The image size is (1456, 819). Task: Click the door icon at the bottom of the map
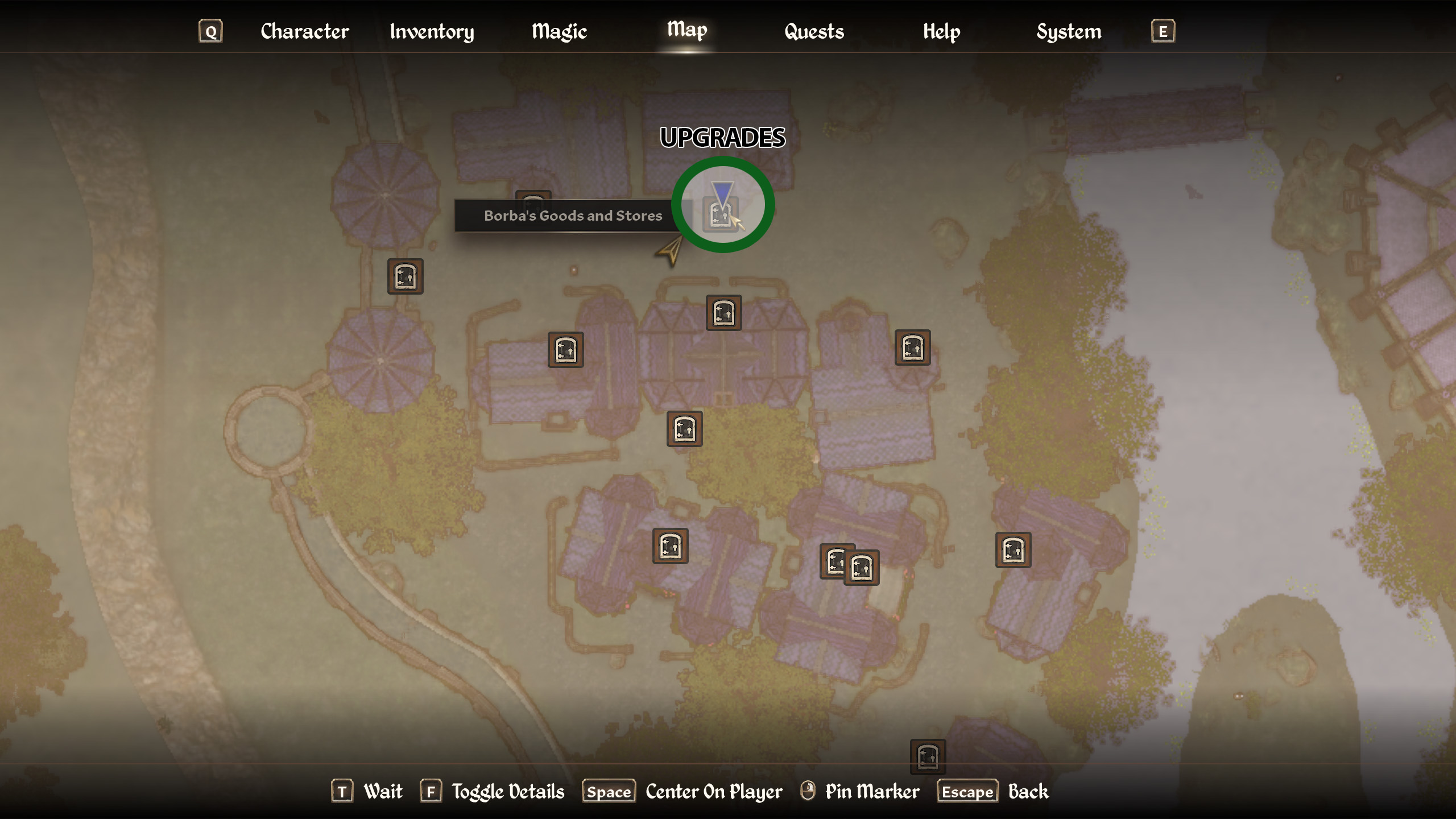coord(927,756)
